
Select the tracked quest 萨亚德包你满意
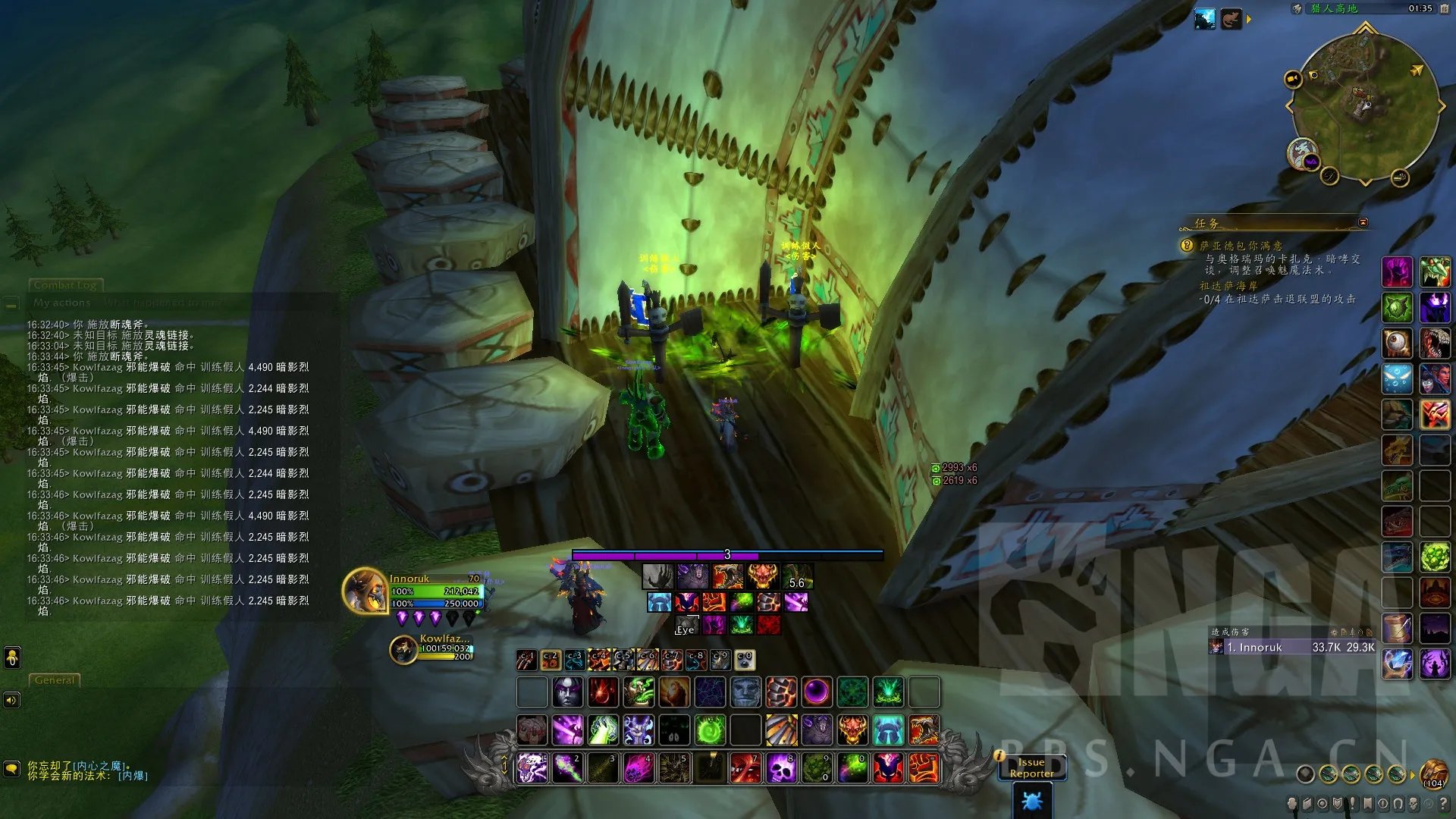click(x=1241, y=246)
